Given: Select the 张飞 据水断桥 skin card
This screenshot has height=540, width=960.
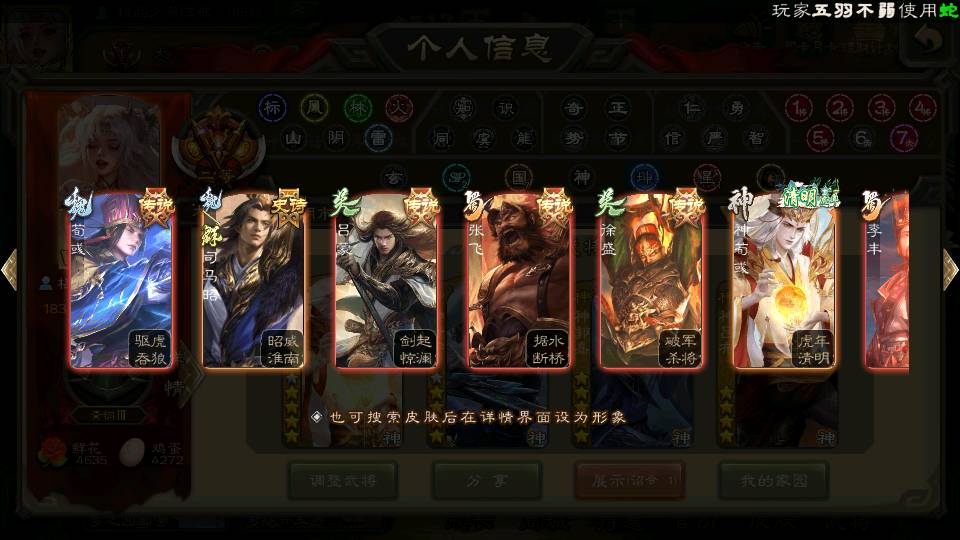Looking at the screenshot, I should pos(518,282).
